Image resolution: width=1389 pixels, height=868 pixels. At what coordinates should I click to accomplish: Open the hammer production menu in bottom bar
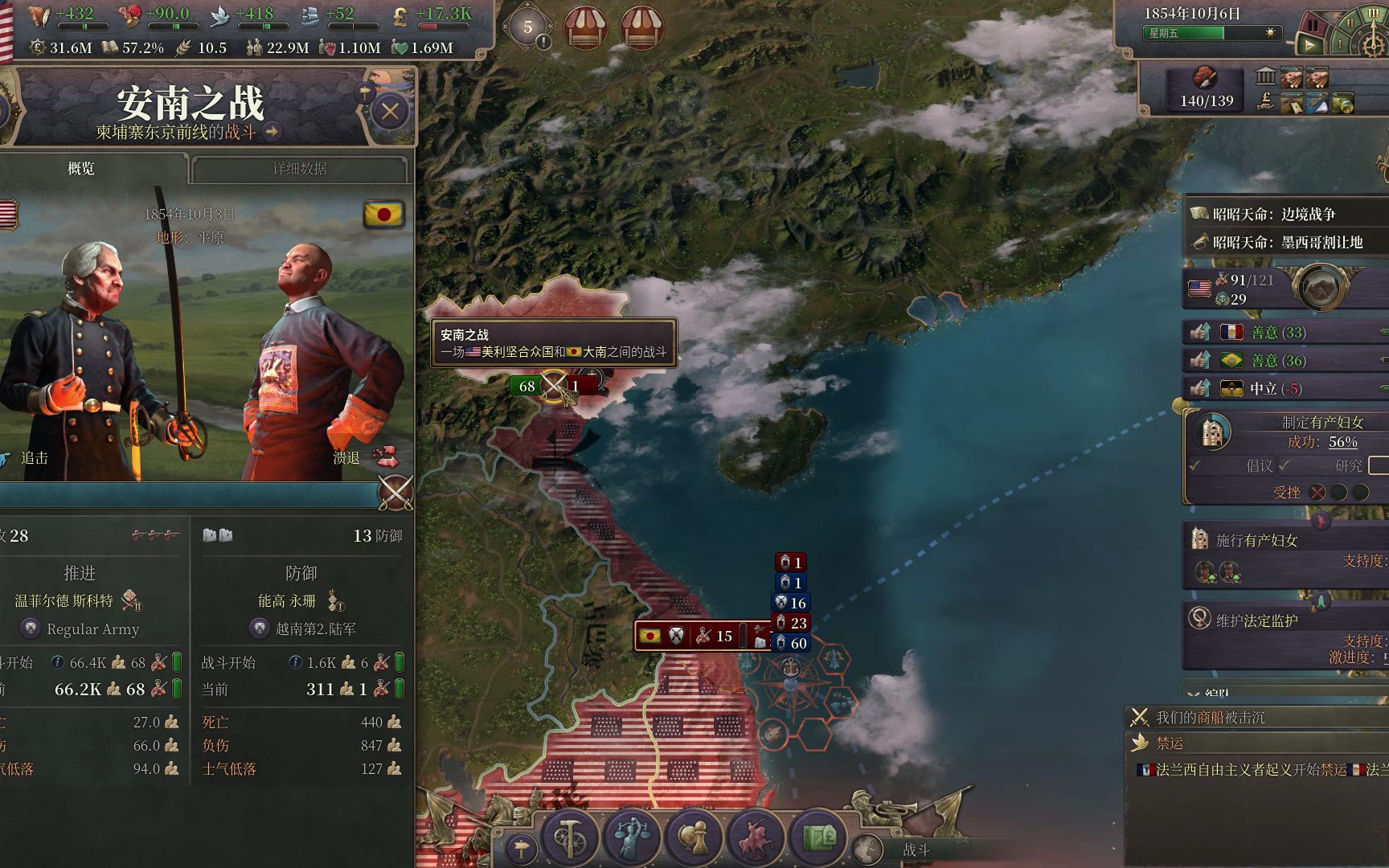tap(569, 836)
